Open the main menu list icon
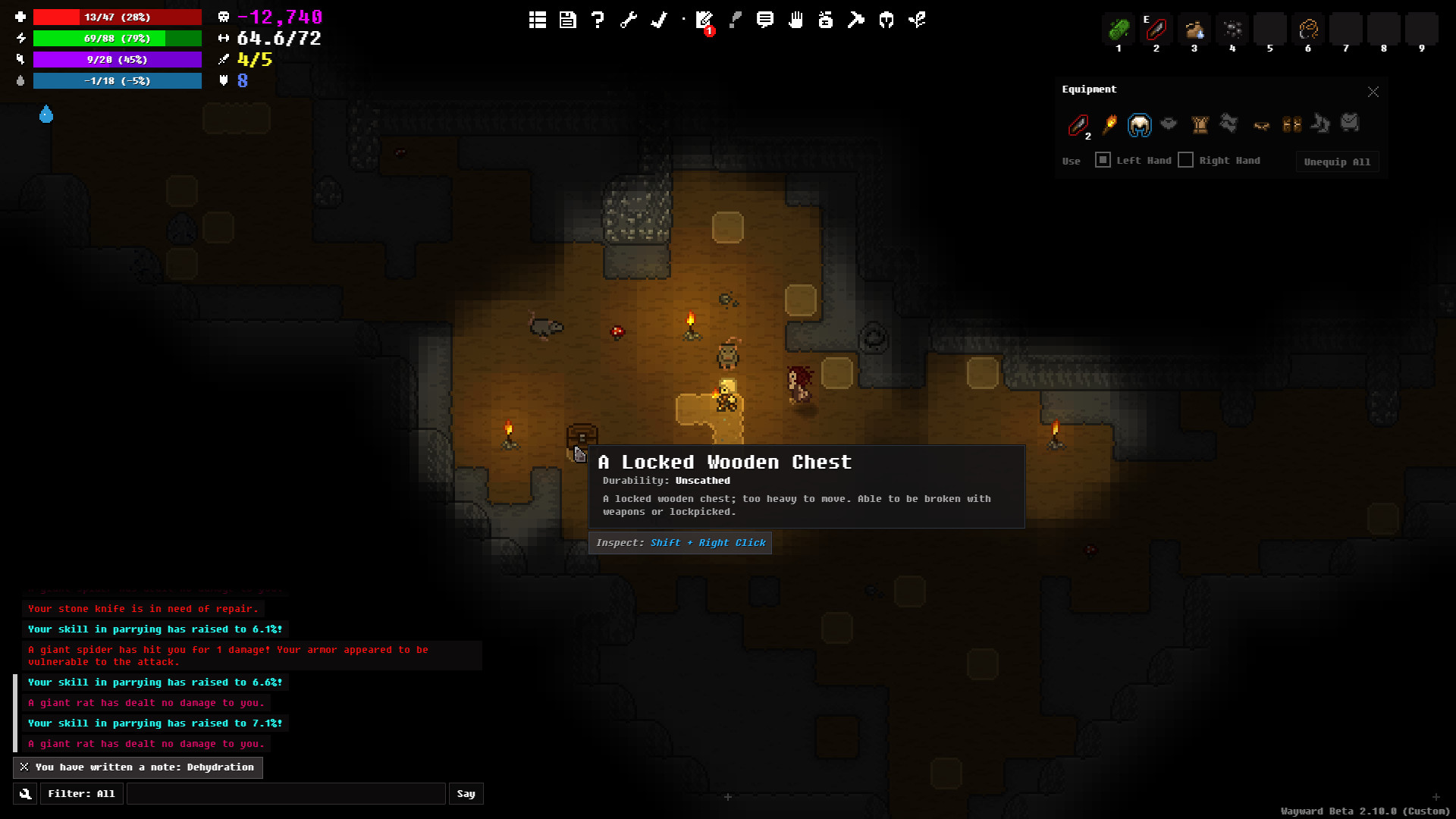Viewport: 1456px width, 819px height. 538,20
